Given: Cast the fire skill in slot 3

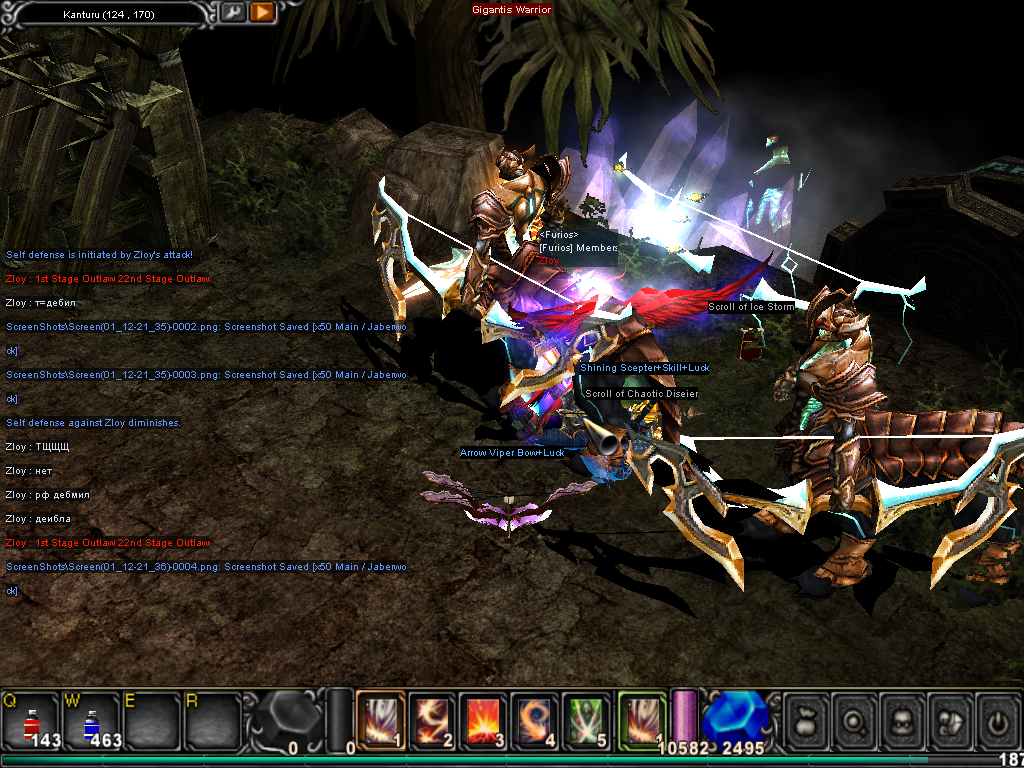Looking at the screenshot, I should [x=484, y=720].
